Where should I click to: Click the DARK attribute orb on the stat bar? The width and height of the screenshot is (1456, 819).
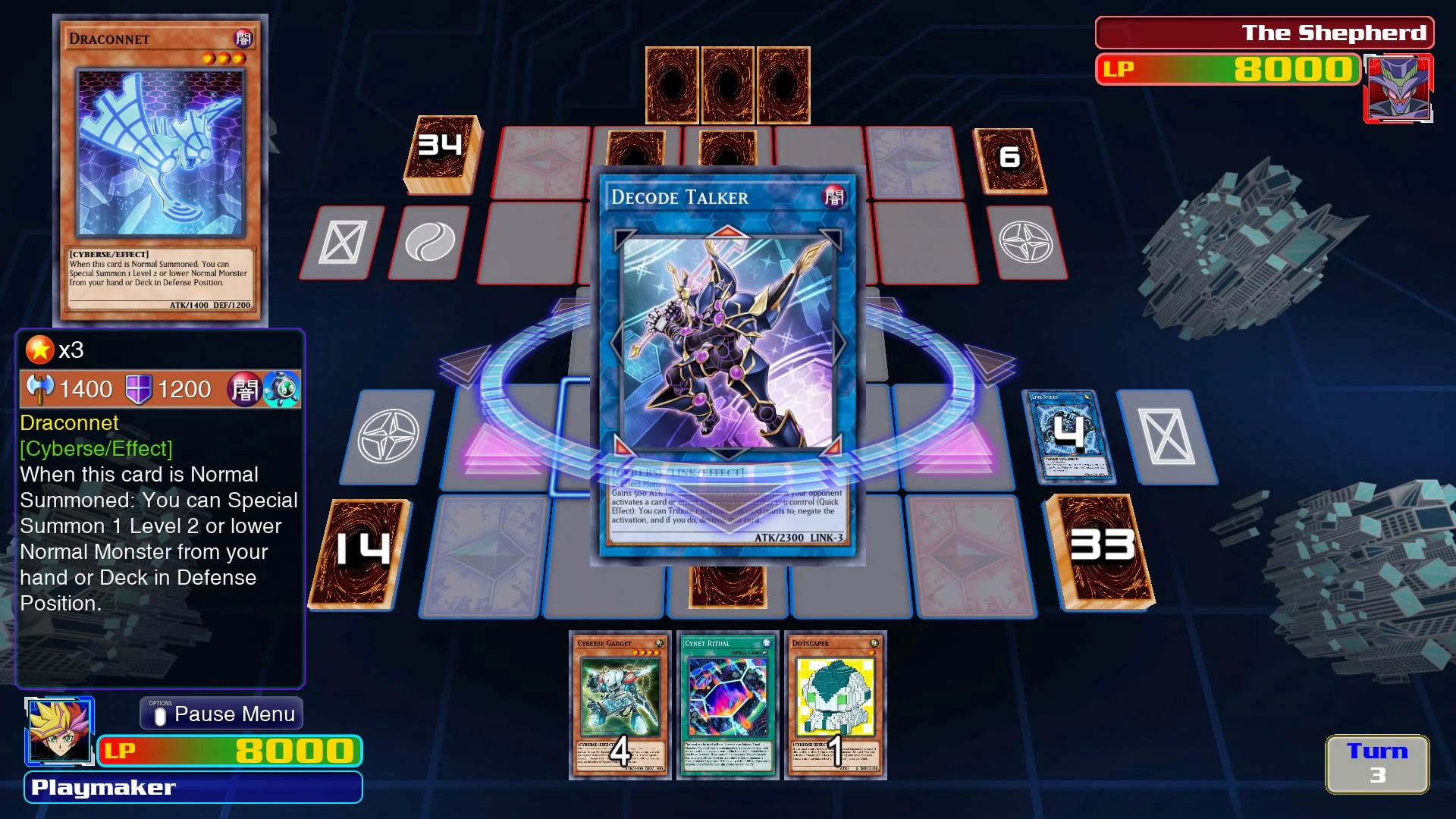pyautogui.click(x=244, y=389)
